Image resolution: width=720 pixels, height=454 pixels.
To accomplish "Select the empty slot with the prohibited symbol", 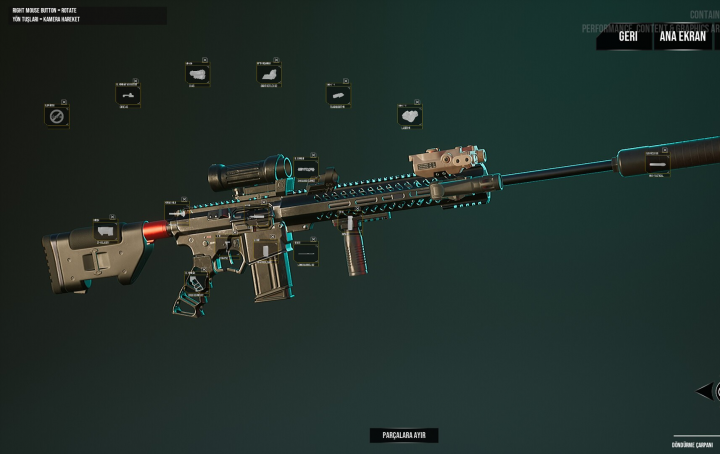I will (x=57, y=117).
